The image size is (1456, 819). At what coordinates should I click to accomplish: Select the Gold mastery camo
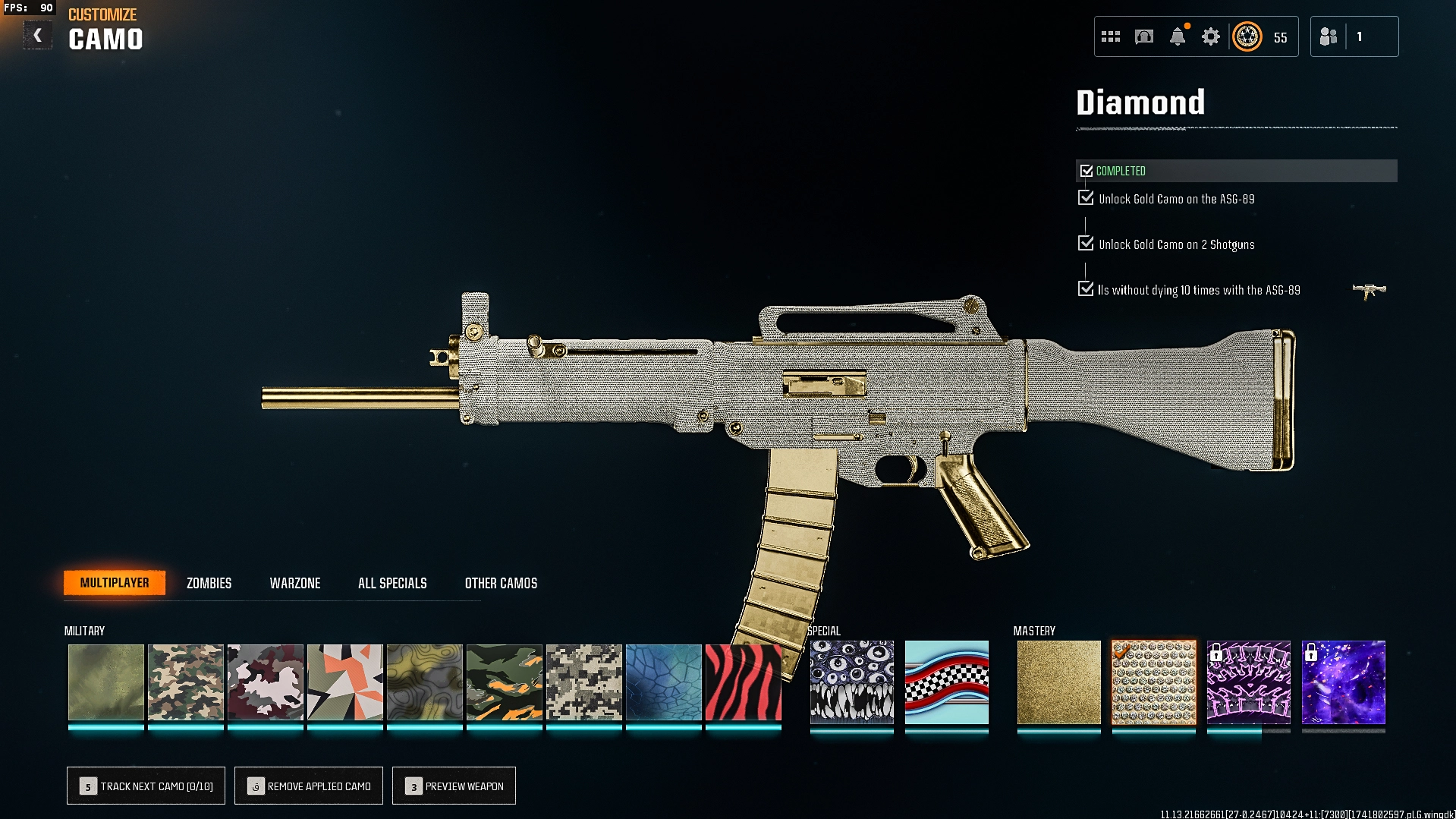coord(1058,682)
